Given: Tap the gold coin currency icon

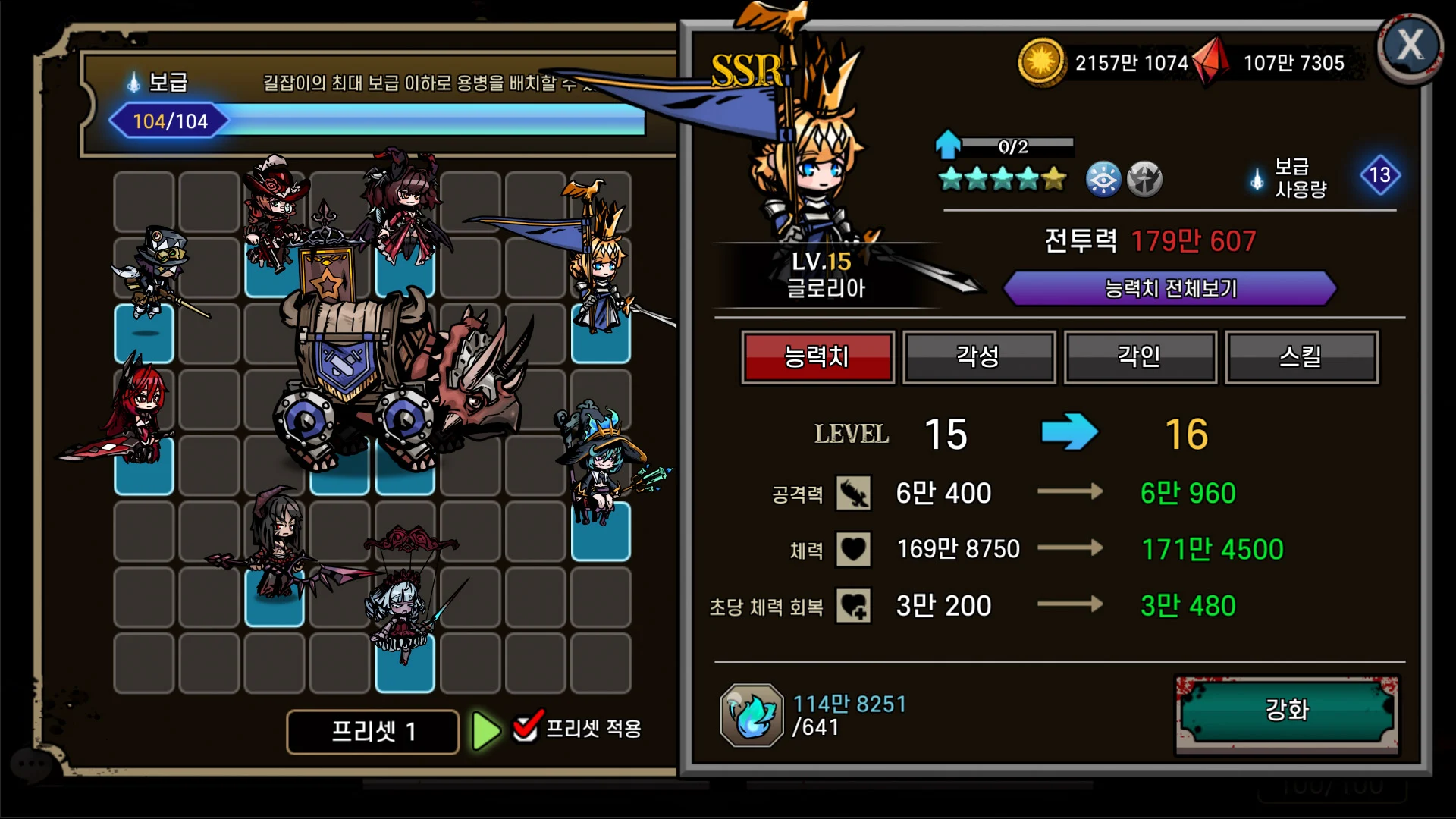Looking at the screenshot, I should click(1040, 62).
